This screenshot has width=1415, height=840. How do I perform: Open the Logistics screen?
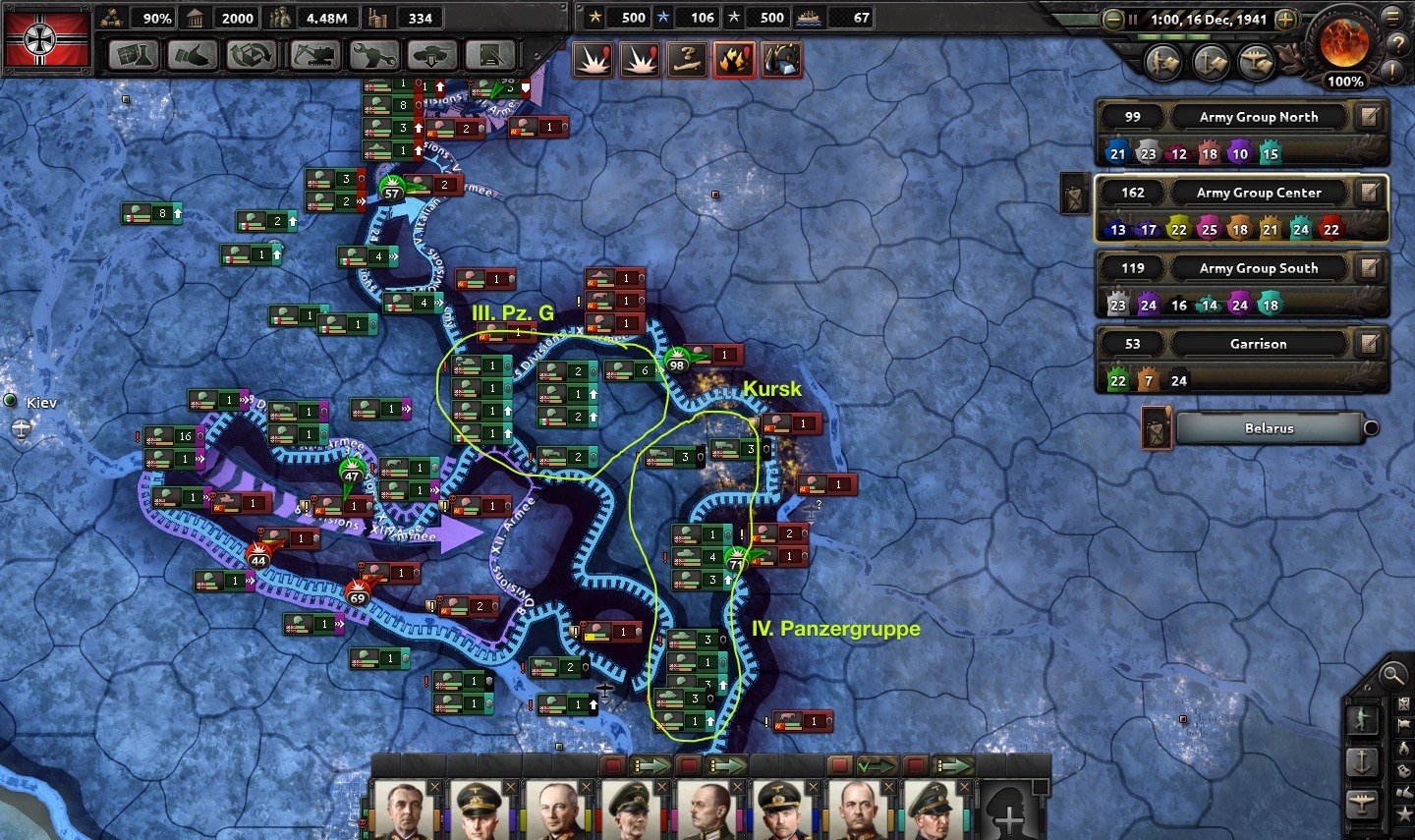click(x=490, y=55)
